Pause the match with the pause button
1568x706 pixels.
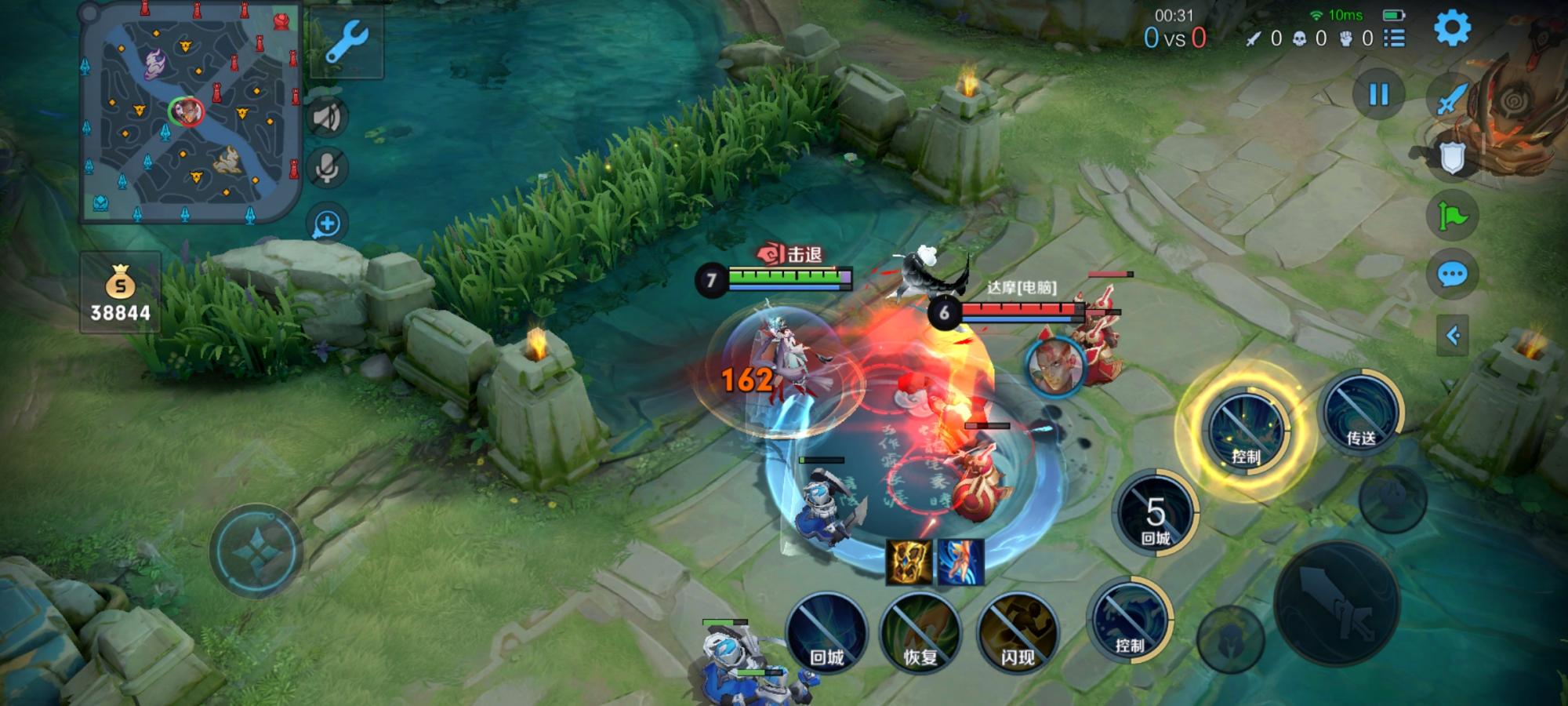point(1377,95)
